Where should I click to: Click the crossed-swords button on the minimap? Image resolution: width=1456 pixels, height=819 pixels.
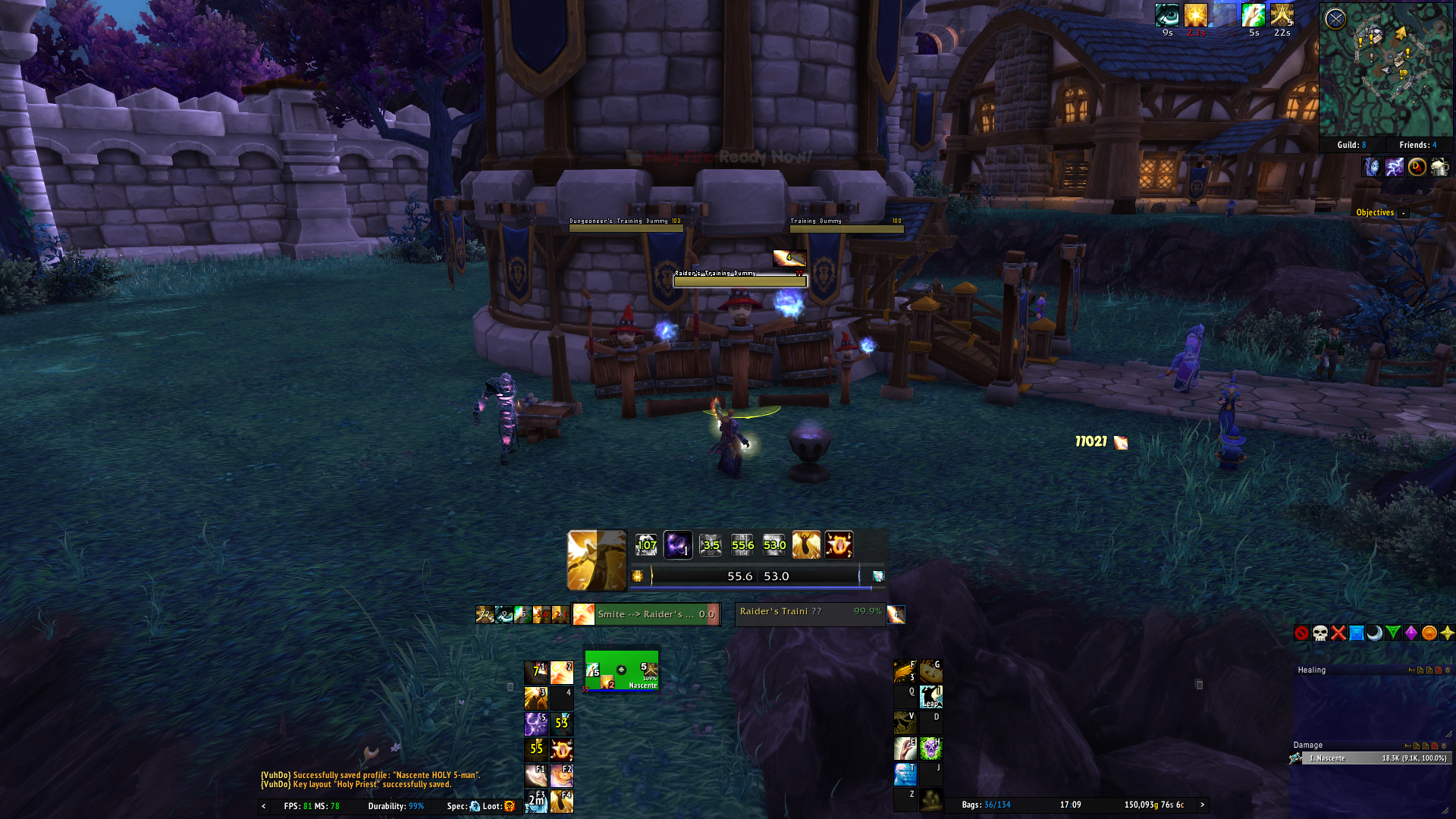point(1335,18)
